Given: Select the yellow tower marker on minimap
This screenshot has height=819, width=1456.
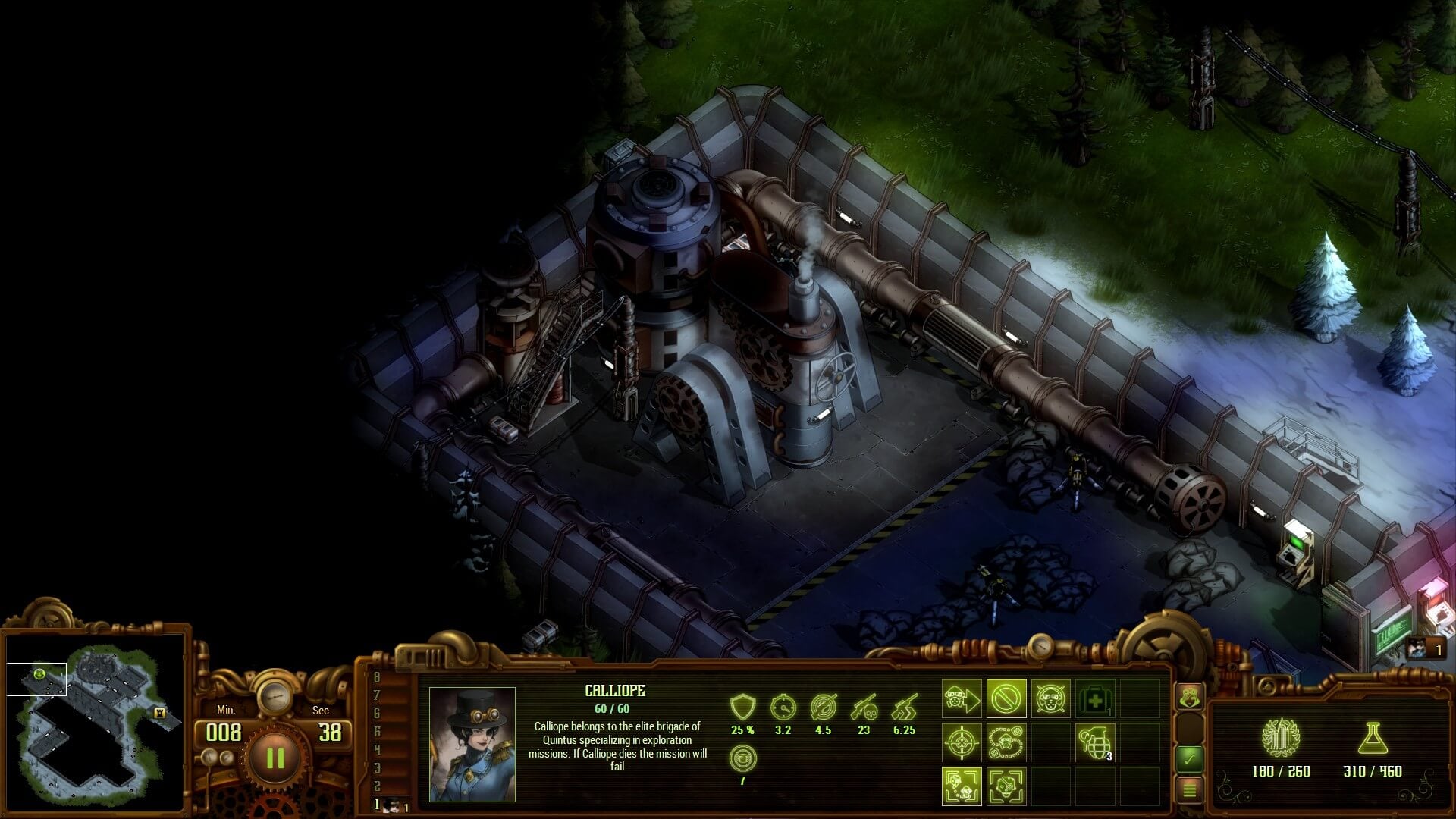Looking at the screenshot, I should click(159, 713).
